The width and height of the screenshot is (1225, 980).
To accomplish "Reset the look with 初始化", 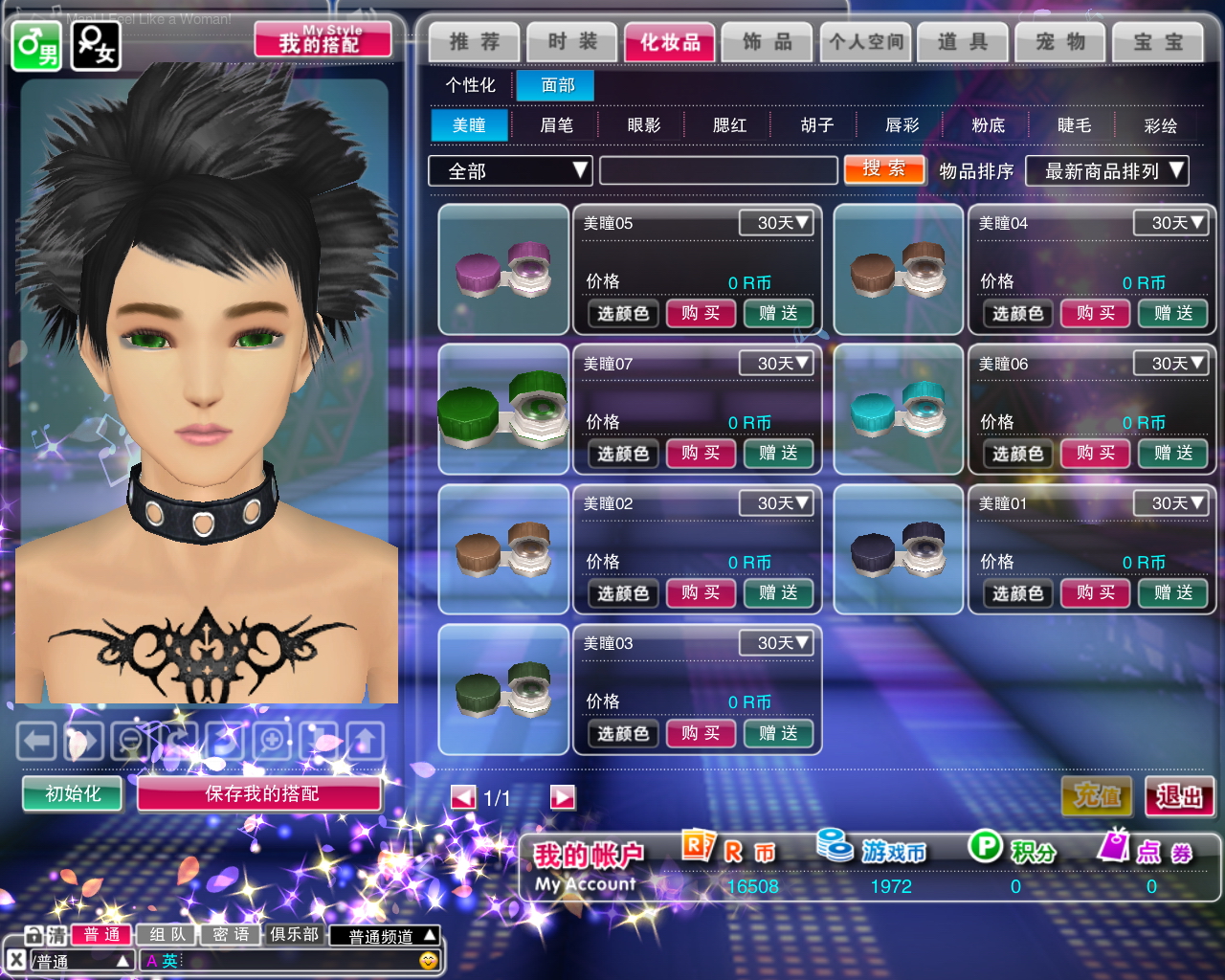I will [73, 793].
